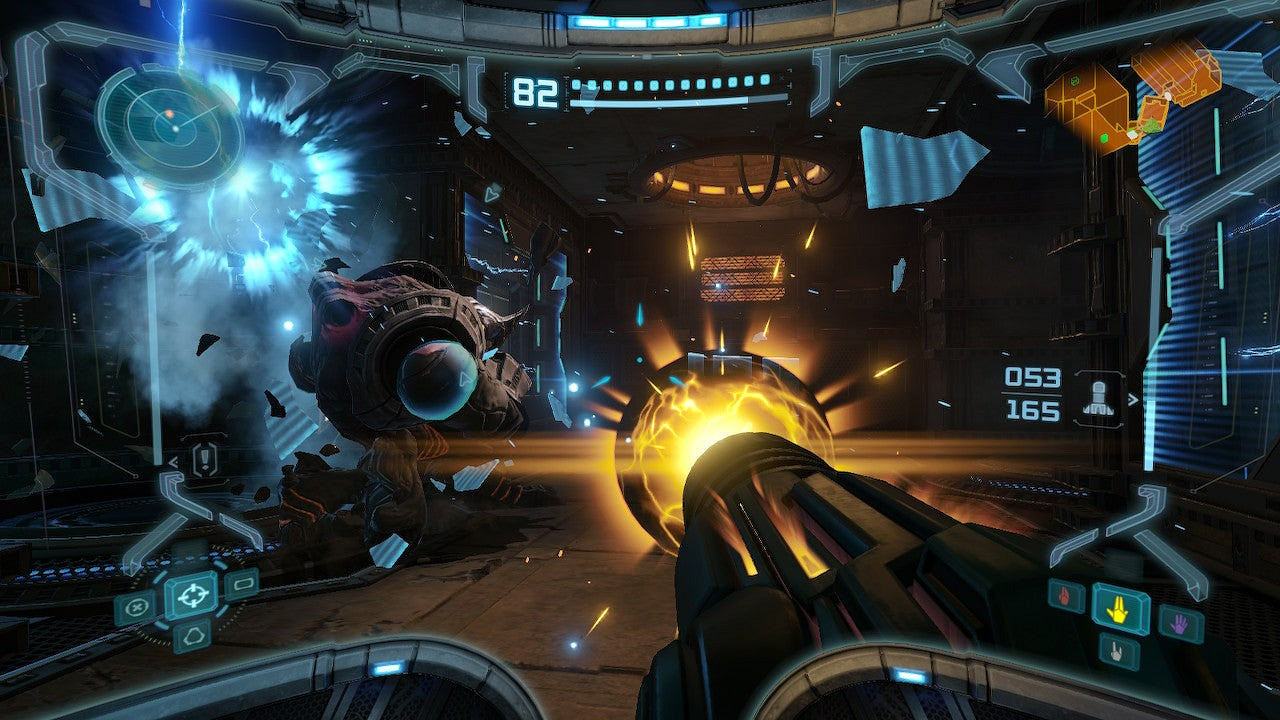
Task: Pick the white Ice Beam hand icon
Action: (1116, 651)
